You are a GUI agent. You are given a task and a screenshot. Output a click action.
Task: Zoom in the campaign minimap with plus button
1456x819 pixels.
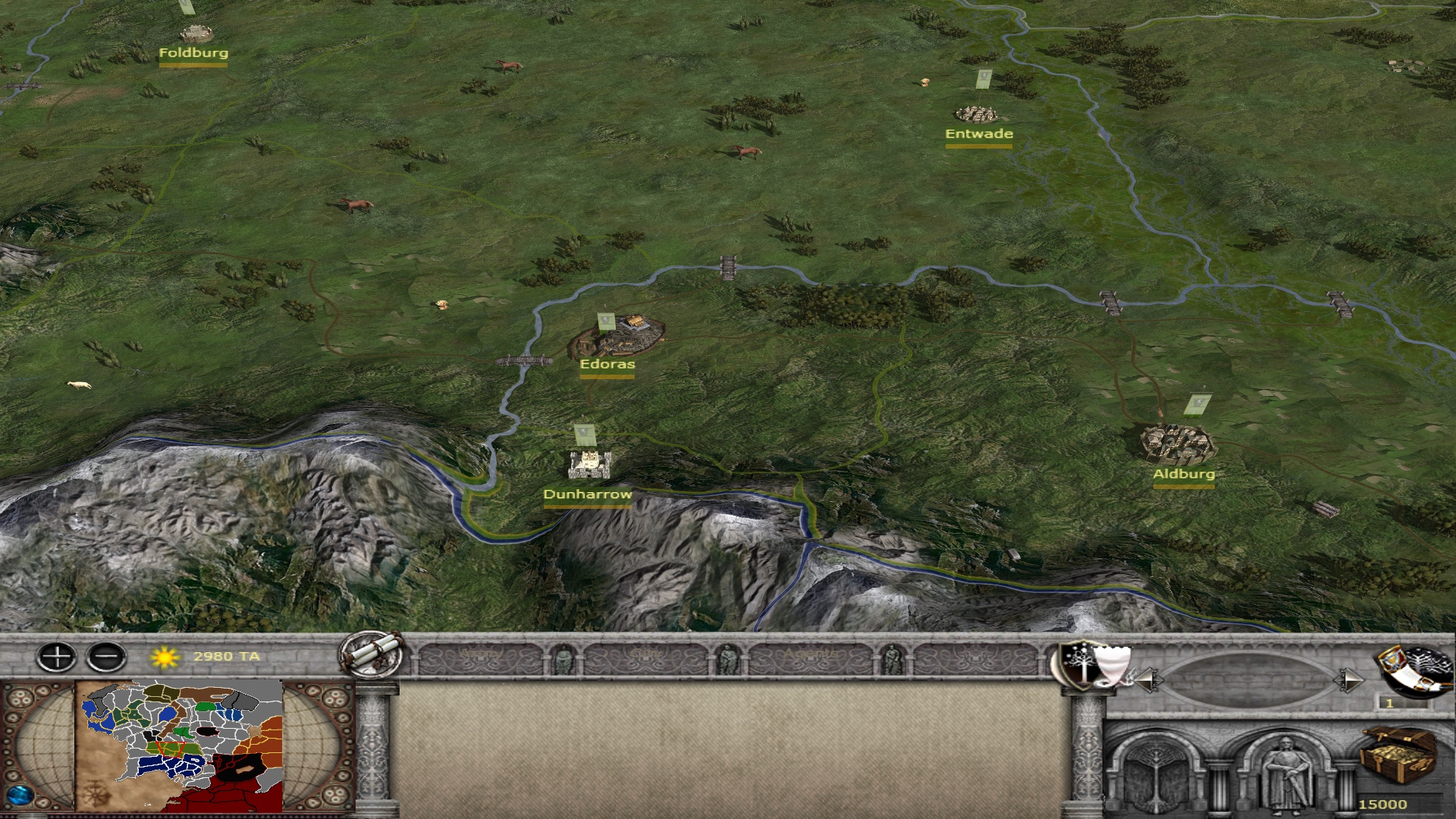(x=57, y=657)
